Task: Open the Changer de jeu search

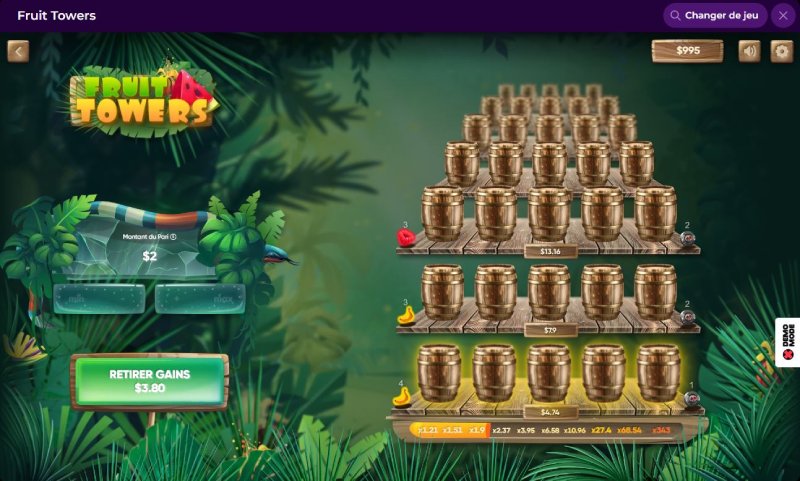Action: tap(715, 16)
